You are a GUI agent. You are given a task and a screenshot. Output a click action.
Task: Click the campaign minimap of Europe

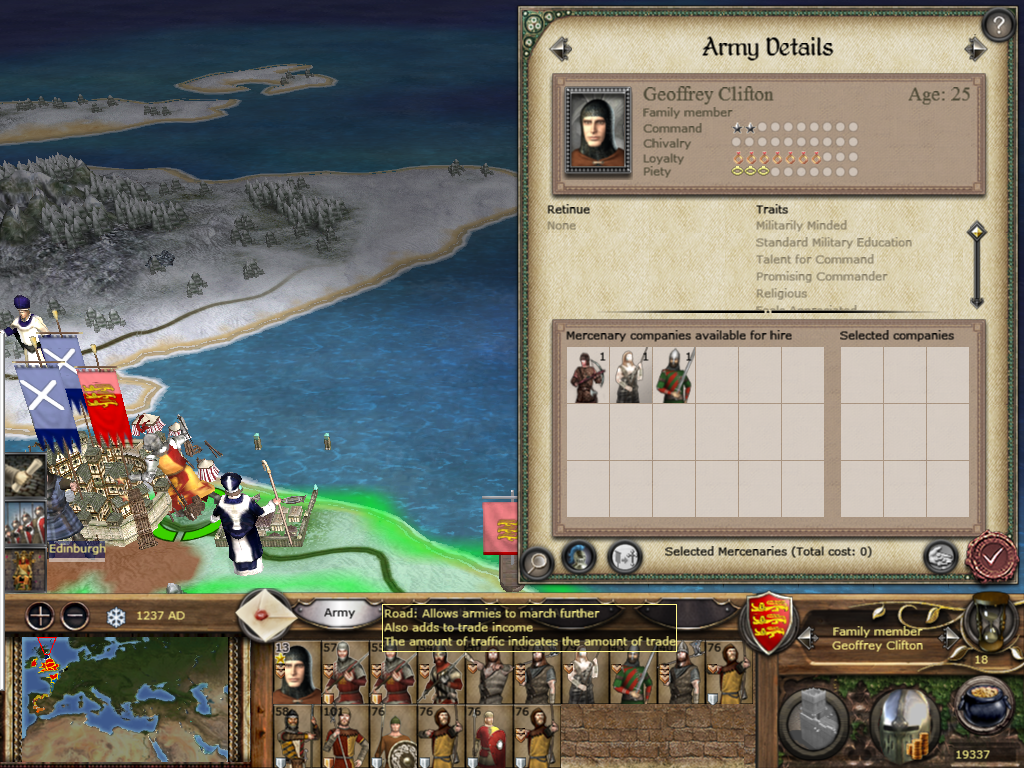pos(125,698)
